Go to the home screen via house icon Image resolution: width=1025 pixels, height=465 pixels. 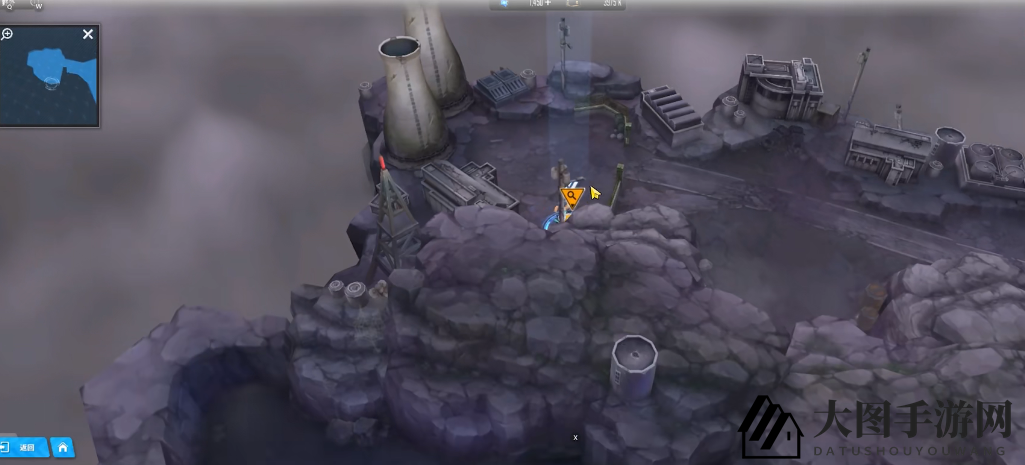click(x=63, y=447)
